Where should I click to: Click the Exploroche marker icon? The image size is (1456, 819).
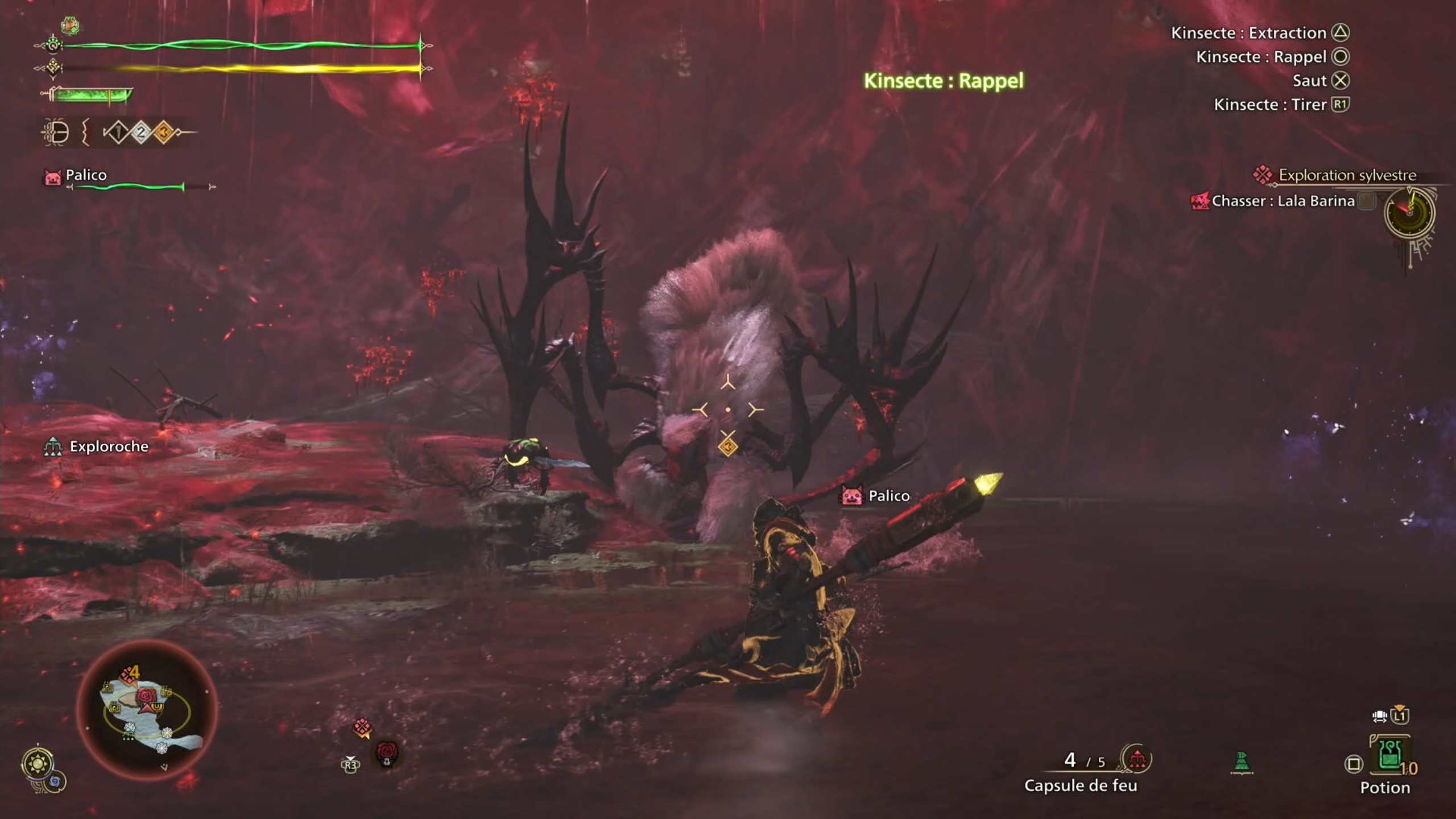pos(54,446)
